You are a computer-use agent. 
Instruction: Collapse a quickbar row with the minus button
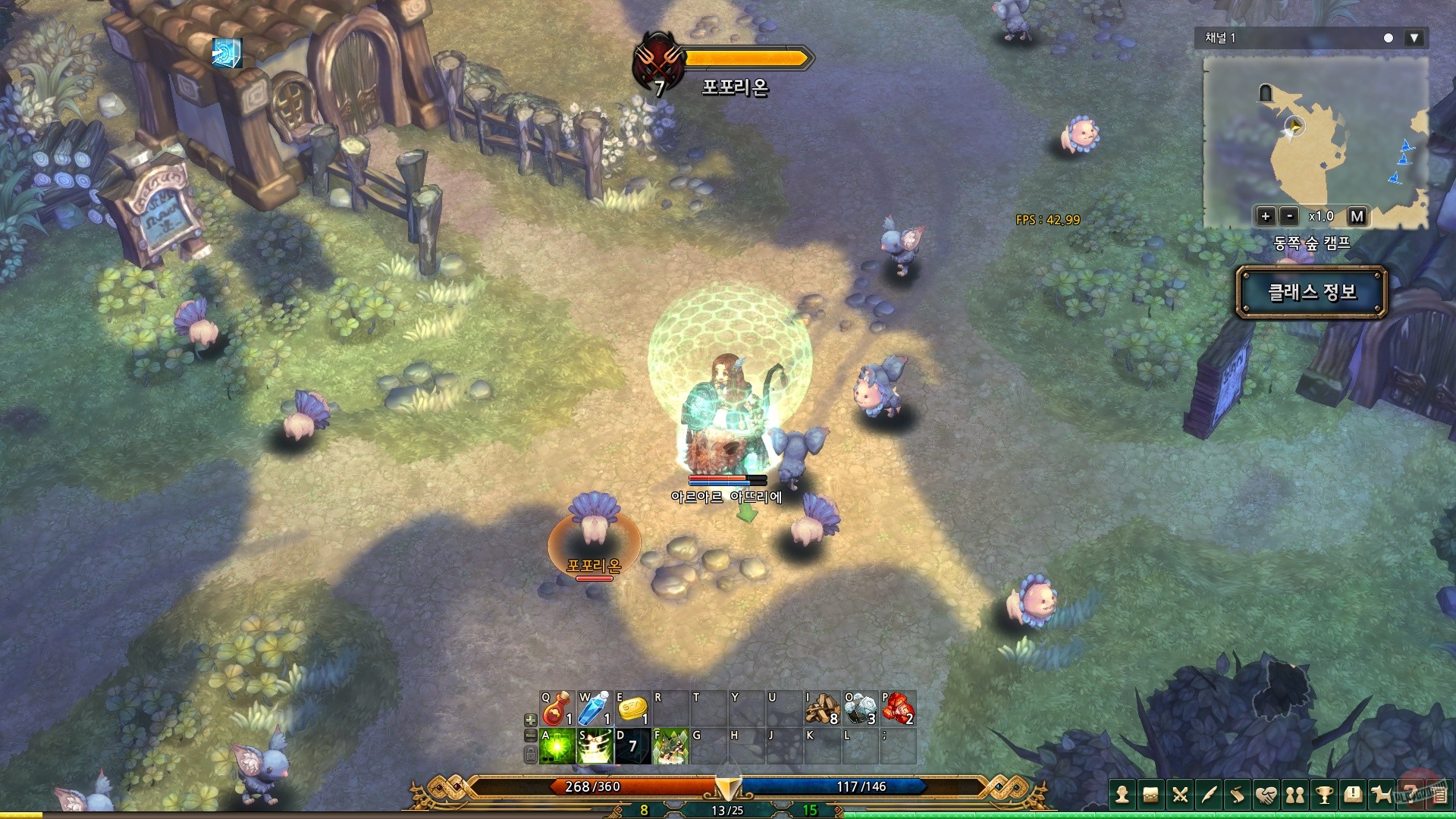tap(530, 736)
